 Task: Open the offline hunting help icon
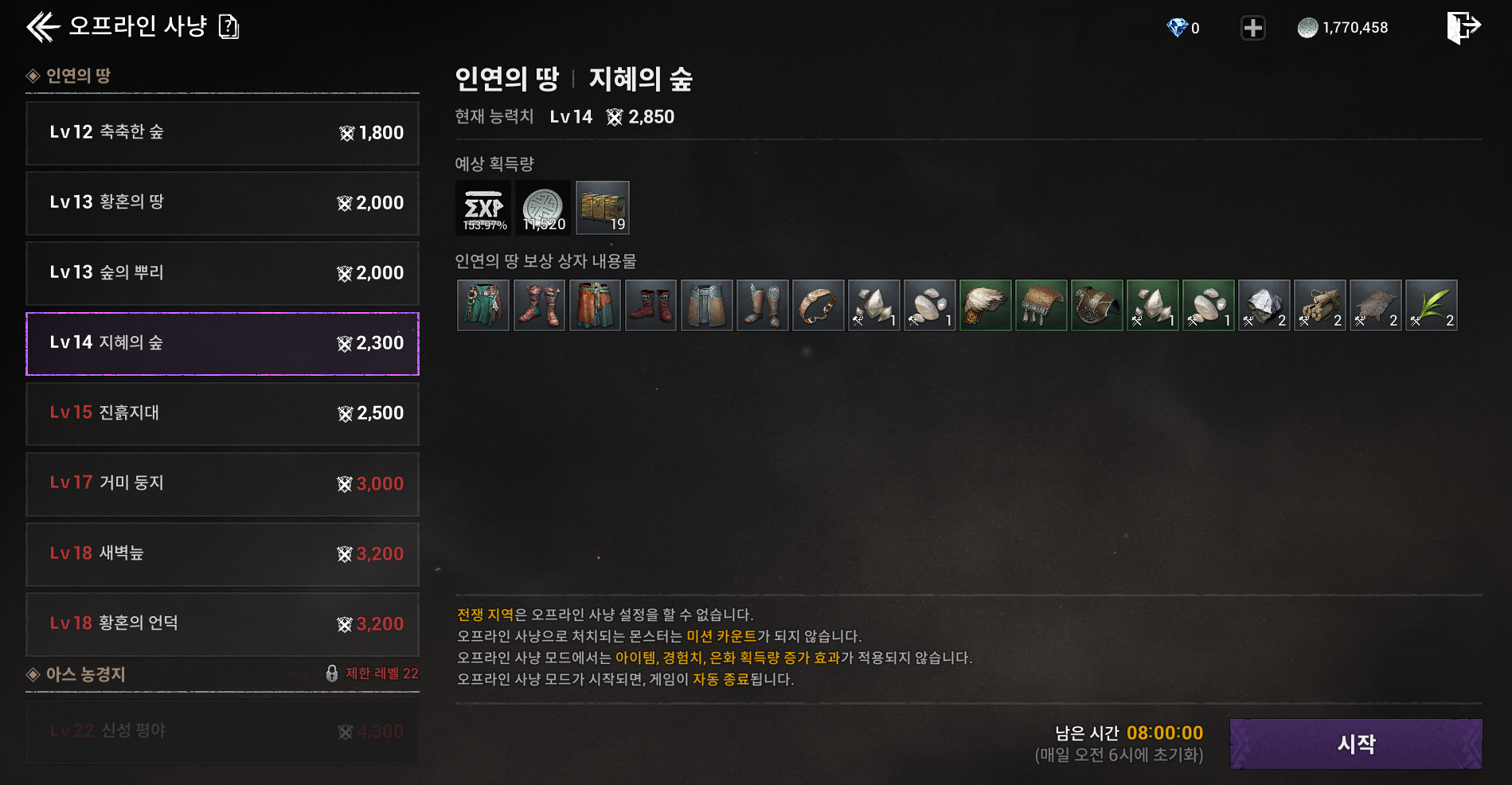pyautogui.click(x=230, y=26)
